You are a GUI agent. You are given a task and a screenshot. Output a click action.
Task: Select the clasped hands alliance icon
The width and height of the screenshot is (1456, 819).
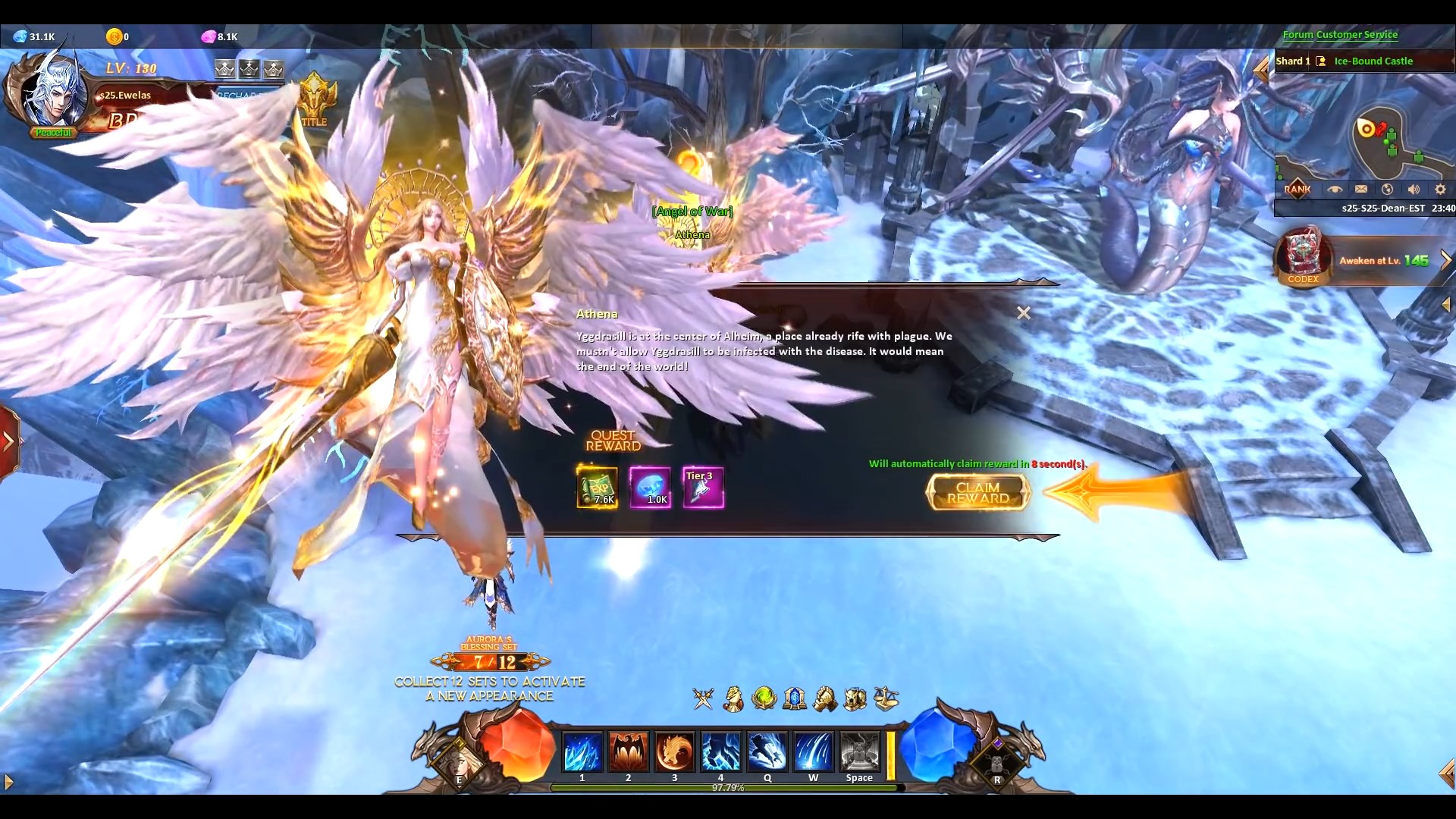(825, 699)
